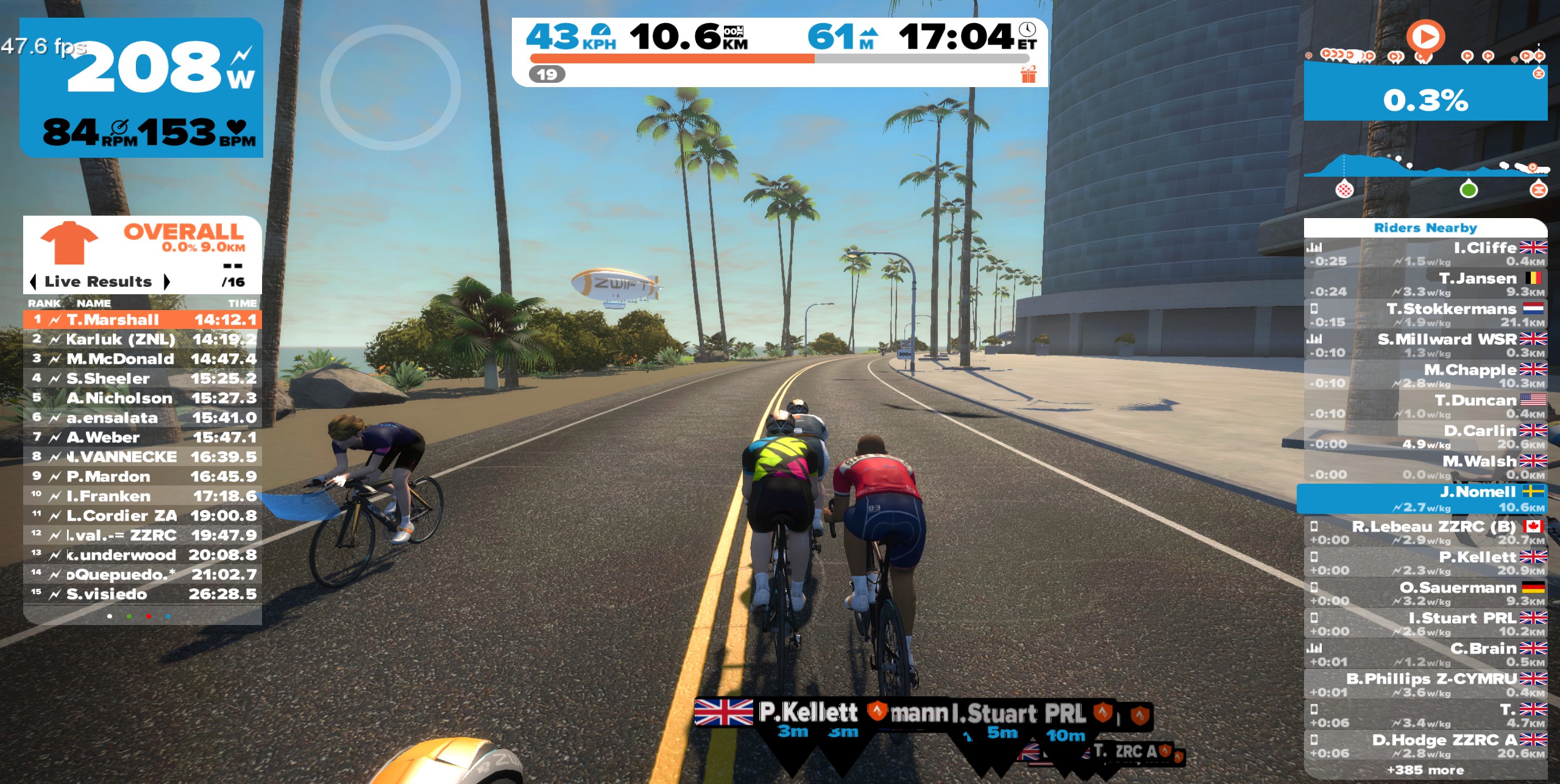The height and width of the screenshot is (784, 1560).
Task: Click the left arrow beside Live Results
Action: pyautogui.click(x=34, y=282)
